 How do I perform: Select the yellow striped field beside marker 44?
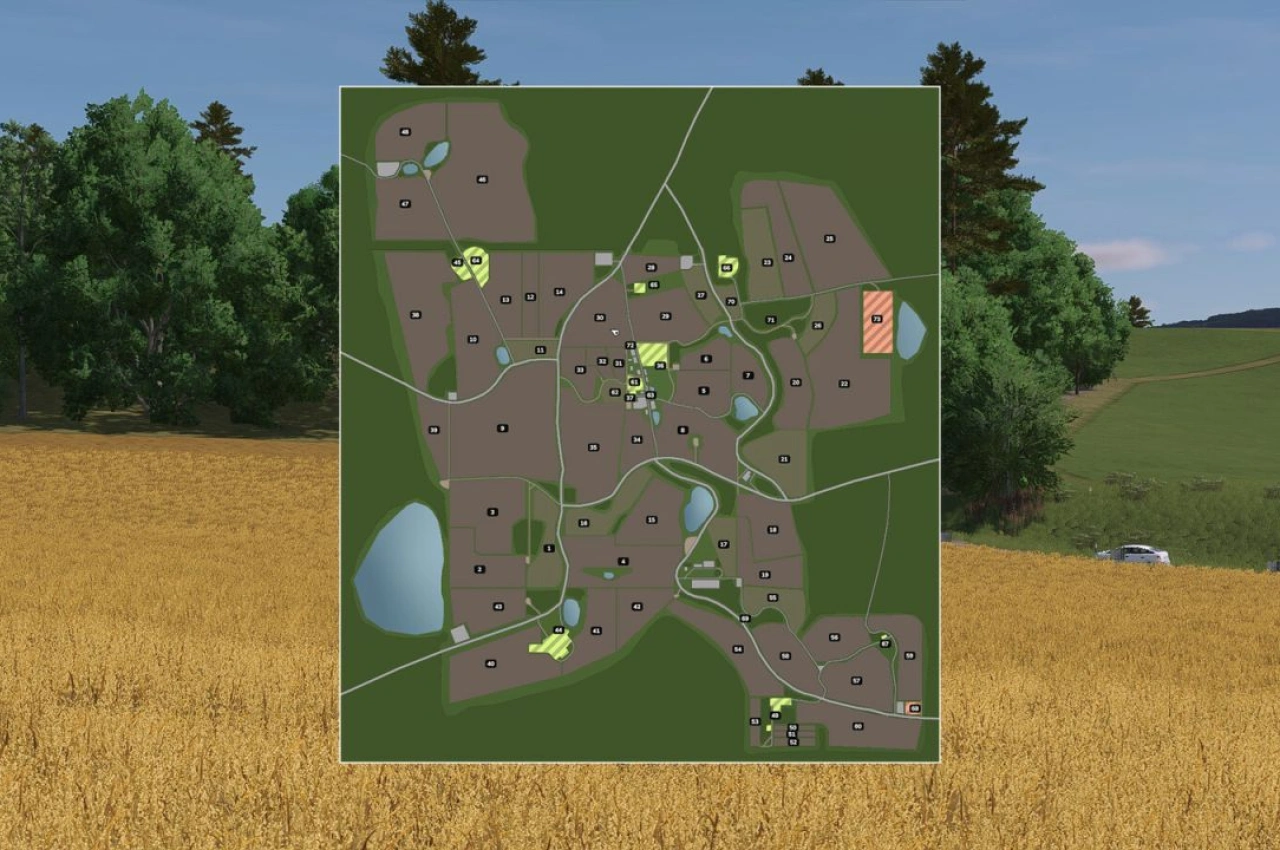tap(553, 646)
